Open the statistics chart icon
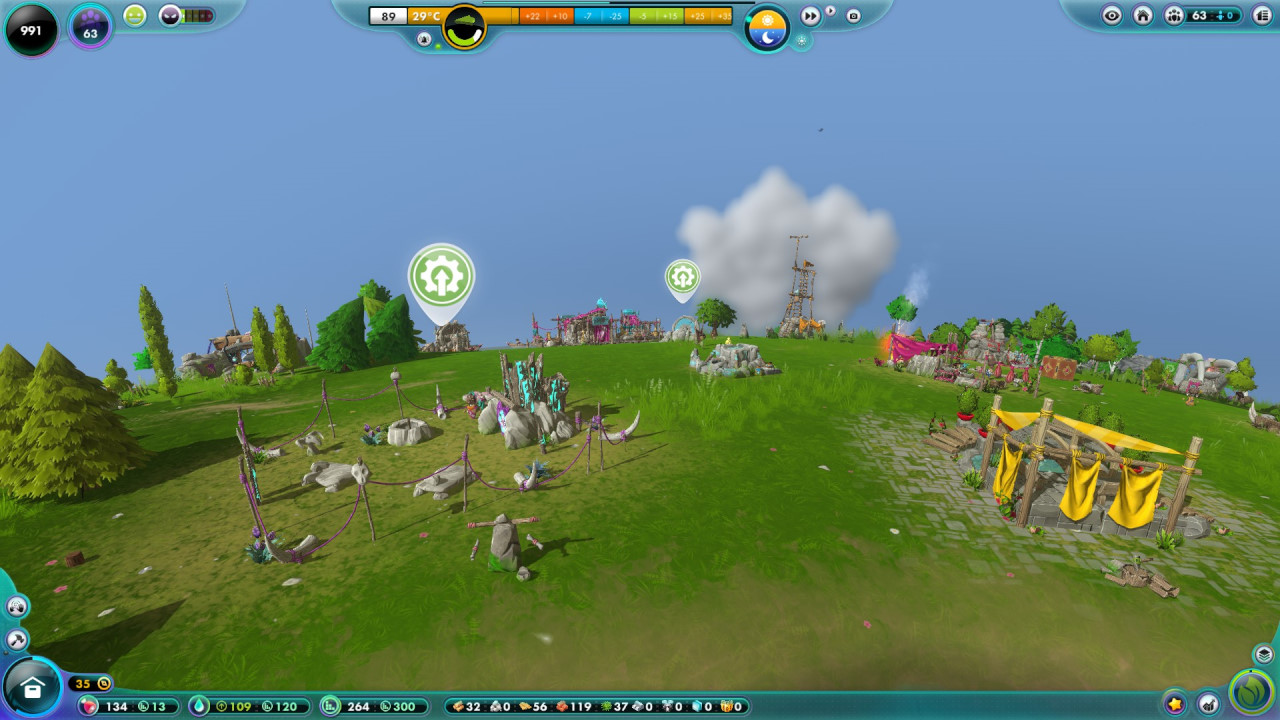 1208,703
